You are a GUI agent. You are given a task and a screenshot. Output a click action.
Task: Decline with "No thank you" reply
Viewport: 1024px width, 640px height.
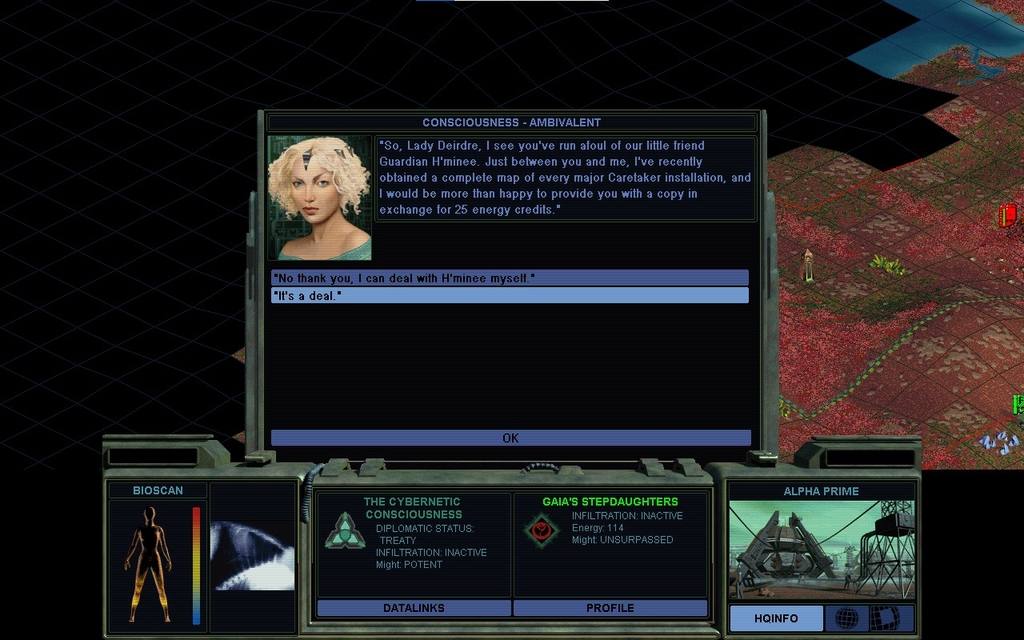[x=510, y=277]
